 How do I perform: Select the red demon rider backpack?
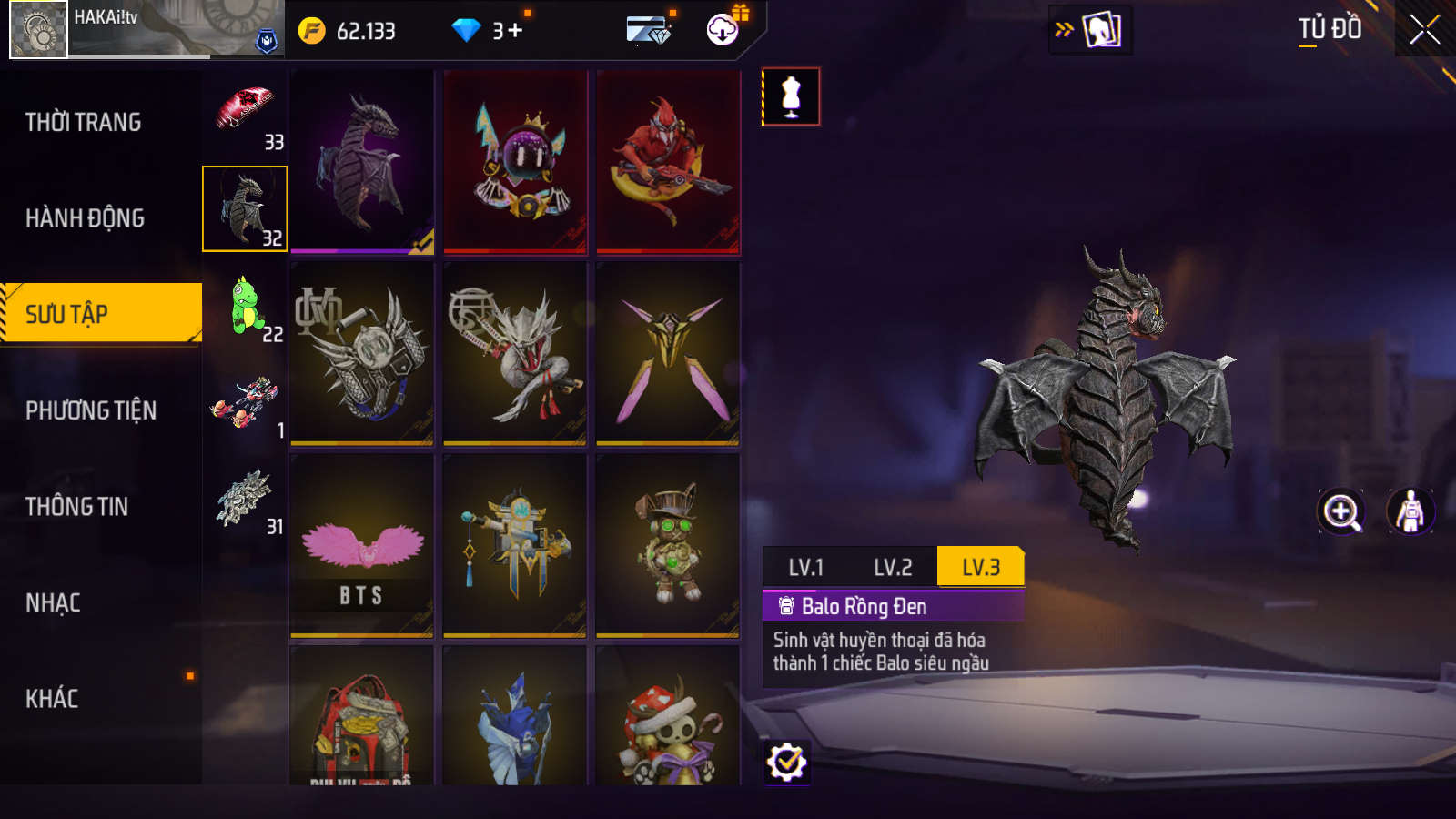point(668,162)
